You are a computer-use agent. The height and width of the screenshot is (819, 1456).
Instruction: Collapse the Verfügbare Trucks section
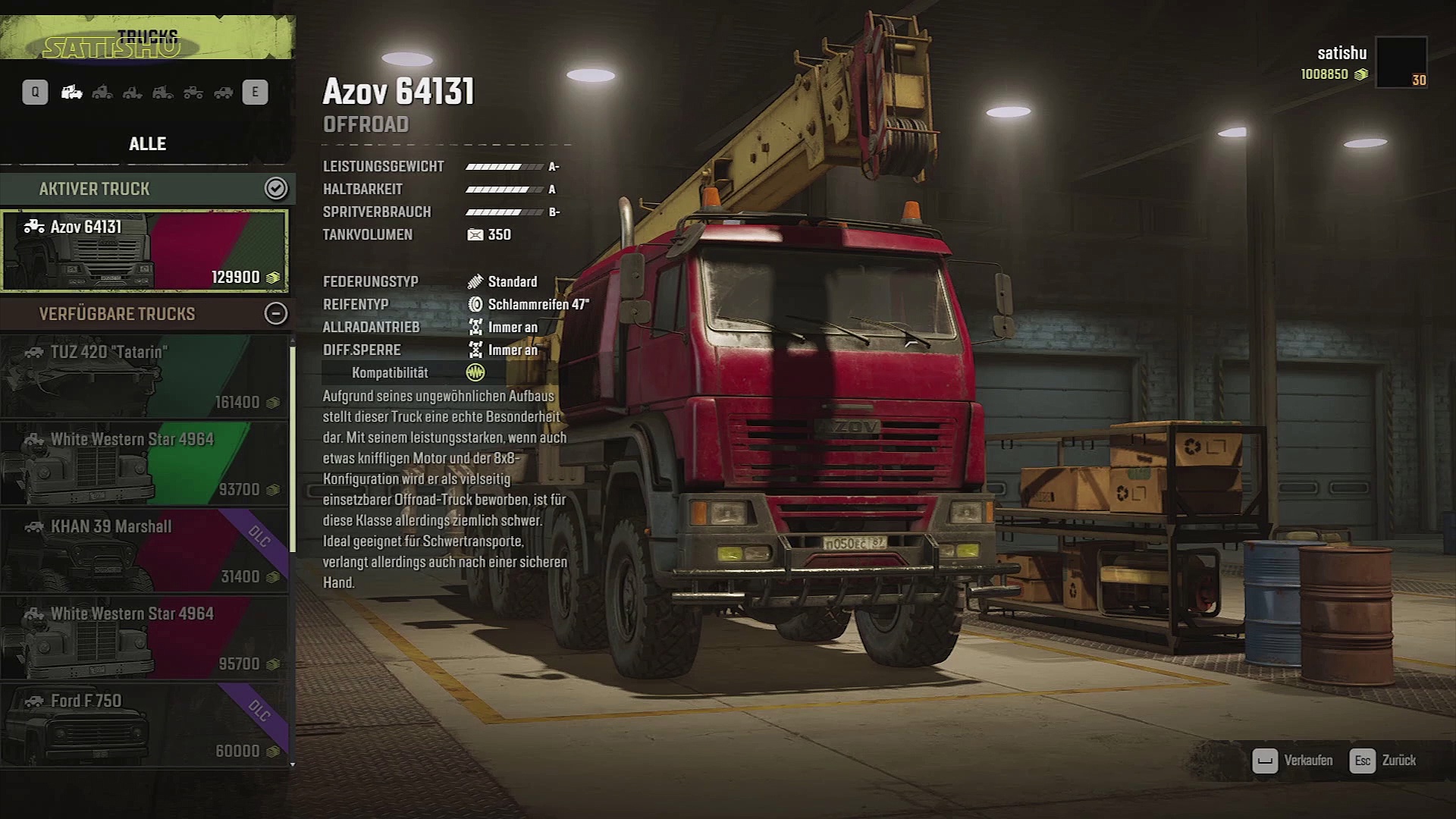click(x=275, y=313)
